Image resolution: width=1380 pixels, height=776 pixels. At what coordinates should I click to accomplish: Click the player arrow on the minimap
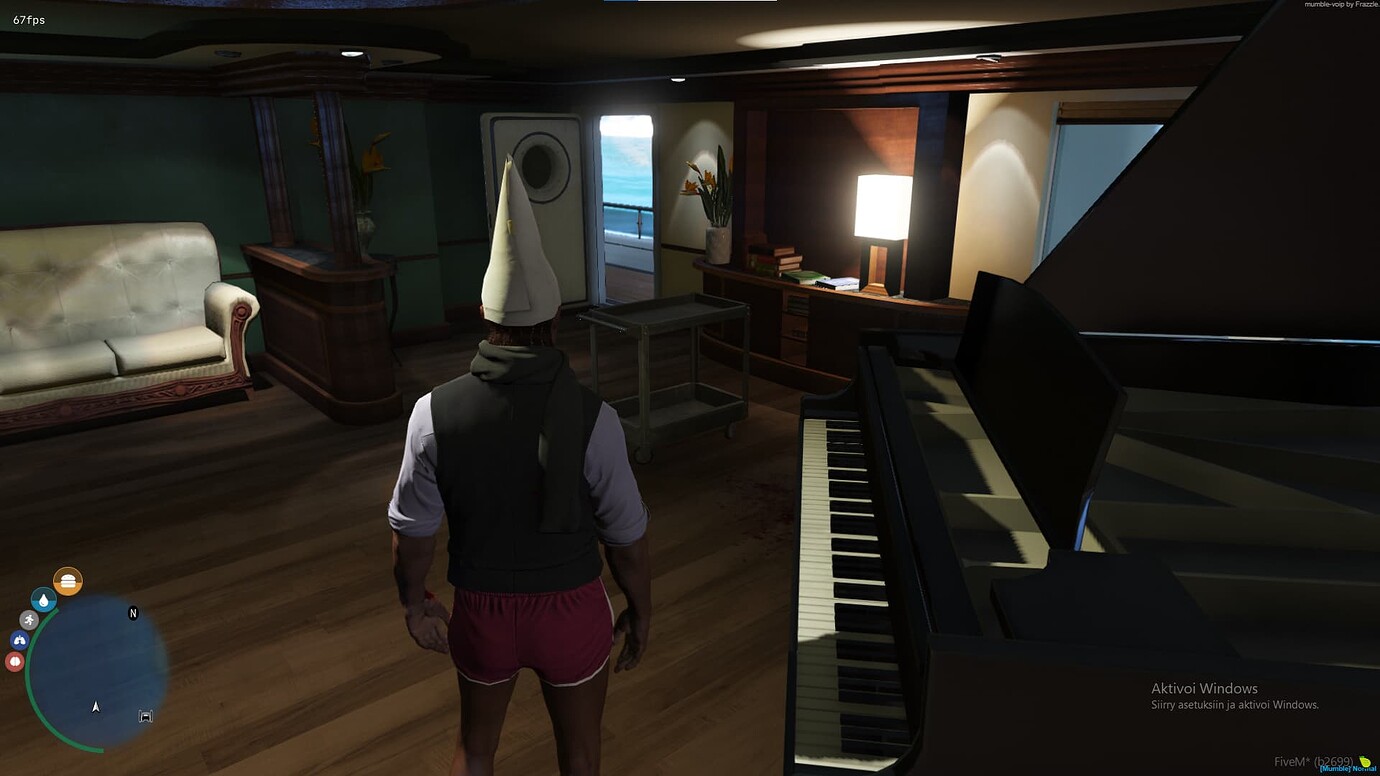(x=96, y=706)
